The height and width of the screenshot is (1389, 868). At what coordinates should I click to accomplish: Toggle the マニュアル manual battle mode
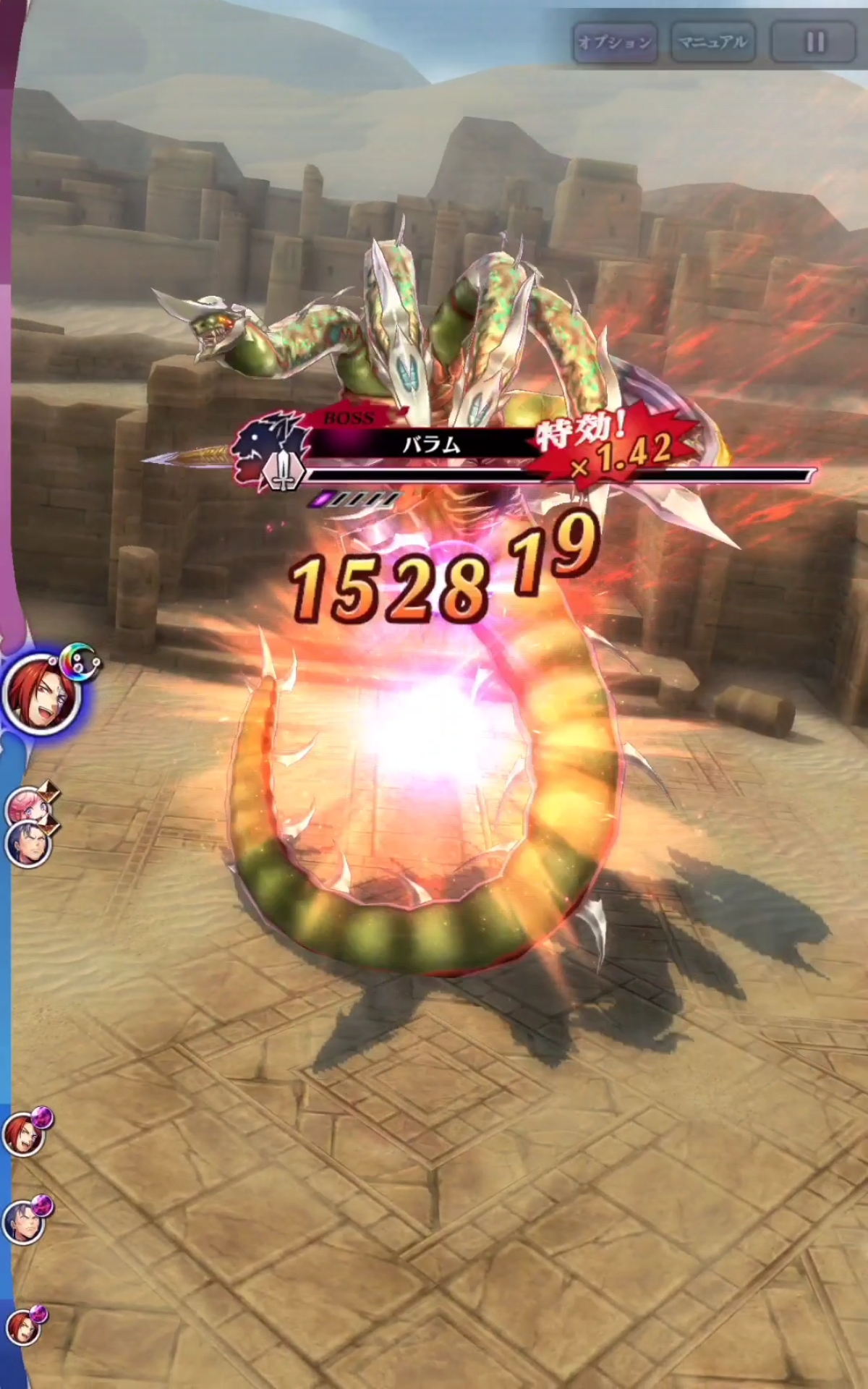712,43
